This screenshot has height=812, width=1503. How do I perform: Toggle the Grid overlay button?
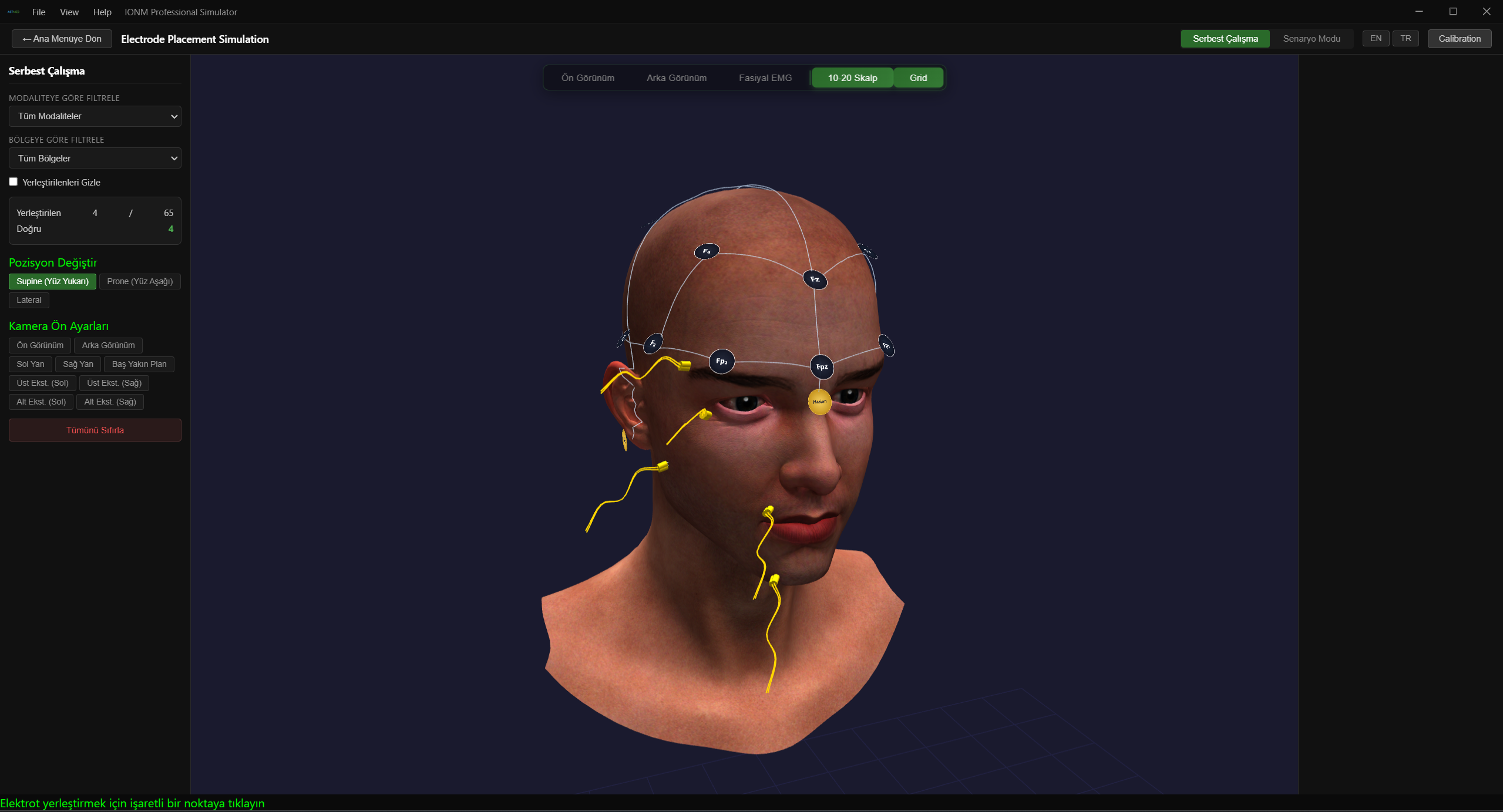click(918, 78)
